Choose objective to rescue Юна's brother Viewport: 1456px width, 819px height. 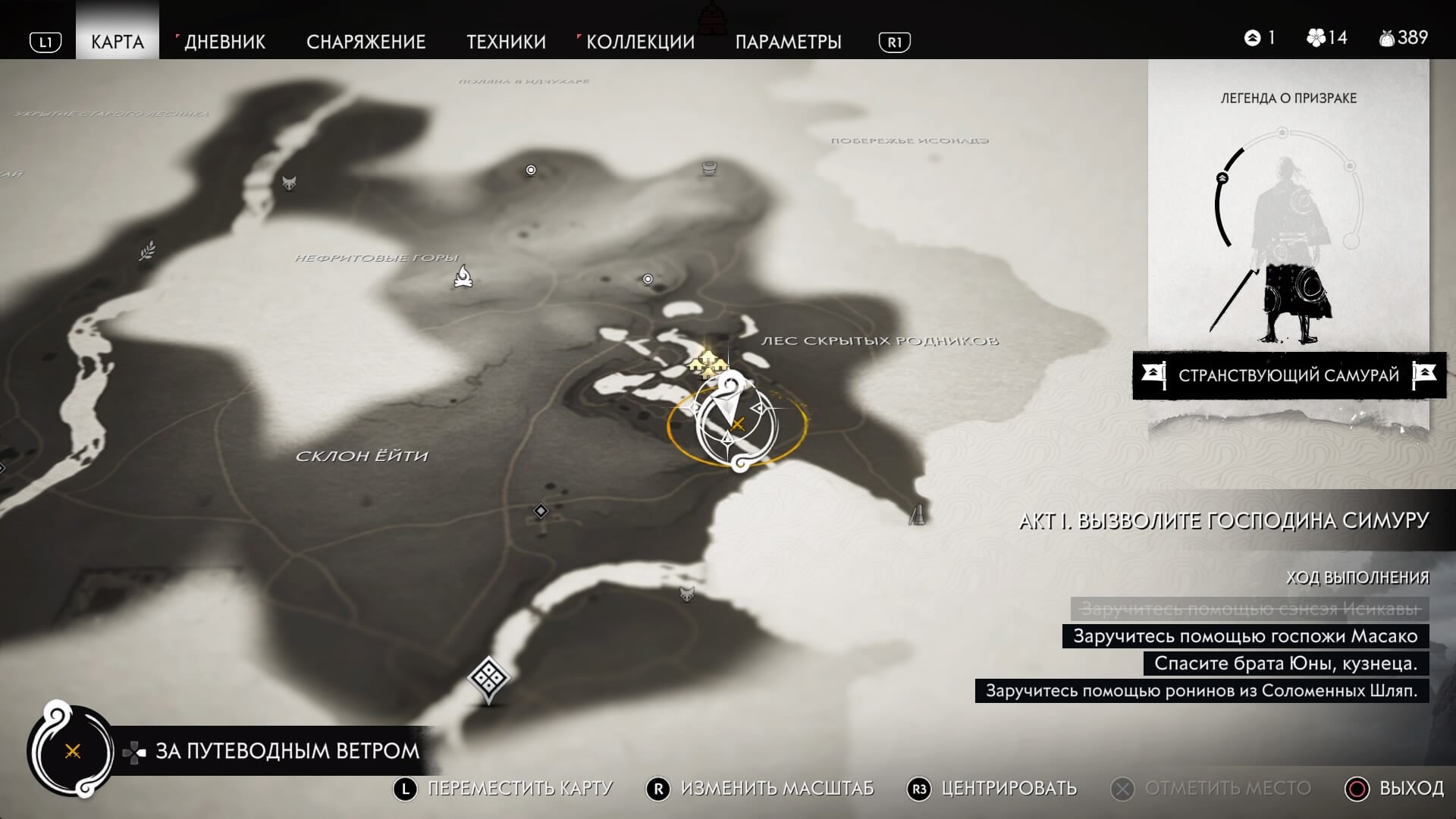pos(1285,664)
